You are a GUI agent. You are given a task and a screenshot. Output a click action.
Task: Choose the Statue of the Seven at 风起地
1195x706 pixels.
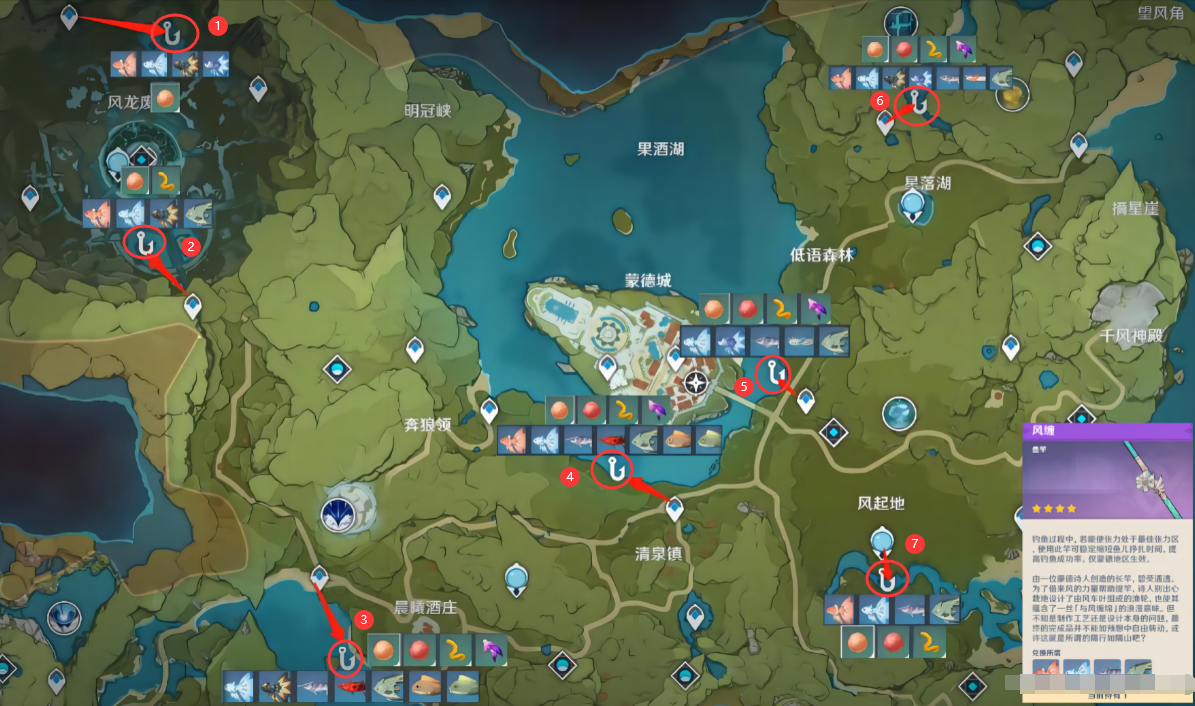(x=881, y=541)
